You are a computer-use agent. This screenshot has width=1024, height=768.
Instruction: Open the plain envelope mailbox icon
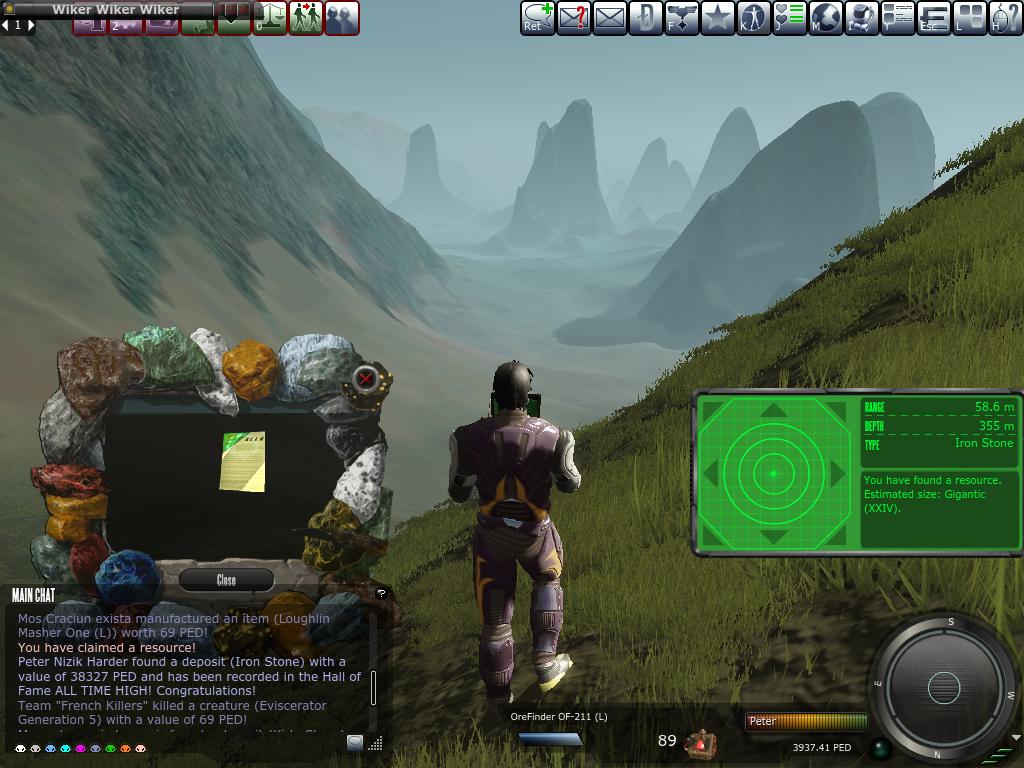pyautogui.click(x=610, y=18)
